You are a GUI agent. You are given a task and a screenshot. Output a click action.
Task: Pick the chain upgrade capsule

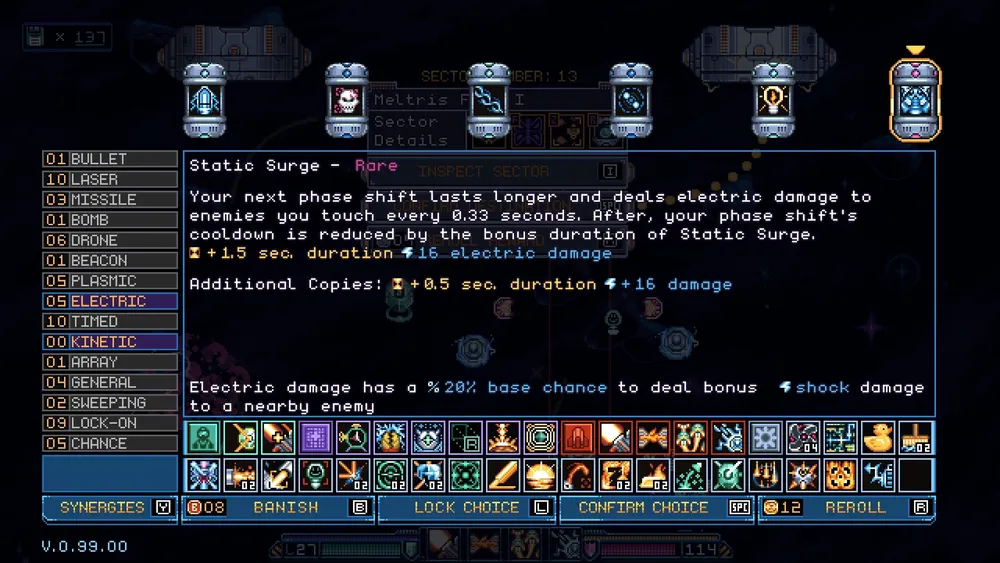tap(489, 101)
